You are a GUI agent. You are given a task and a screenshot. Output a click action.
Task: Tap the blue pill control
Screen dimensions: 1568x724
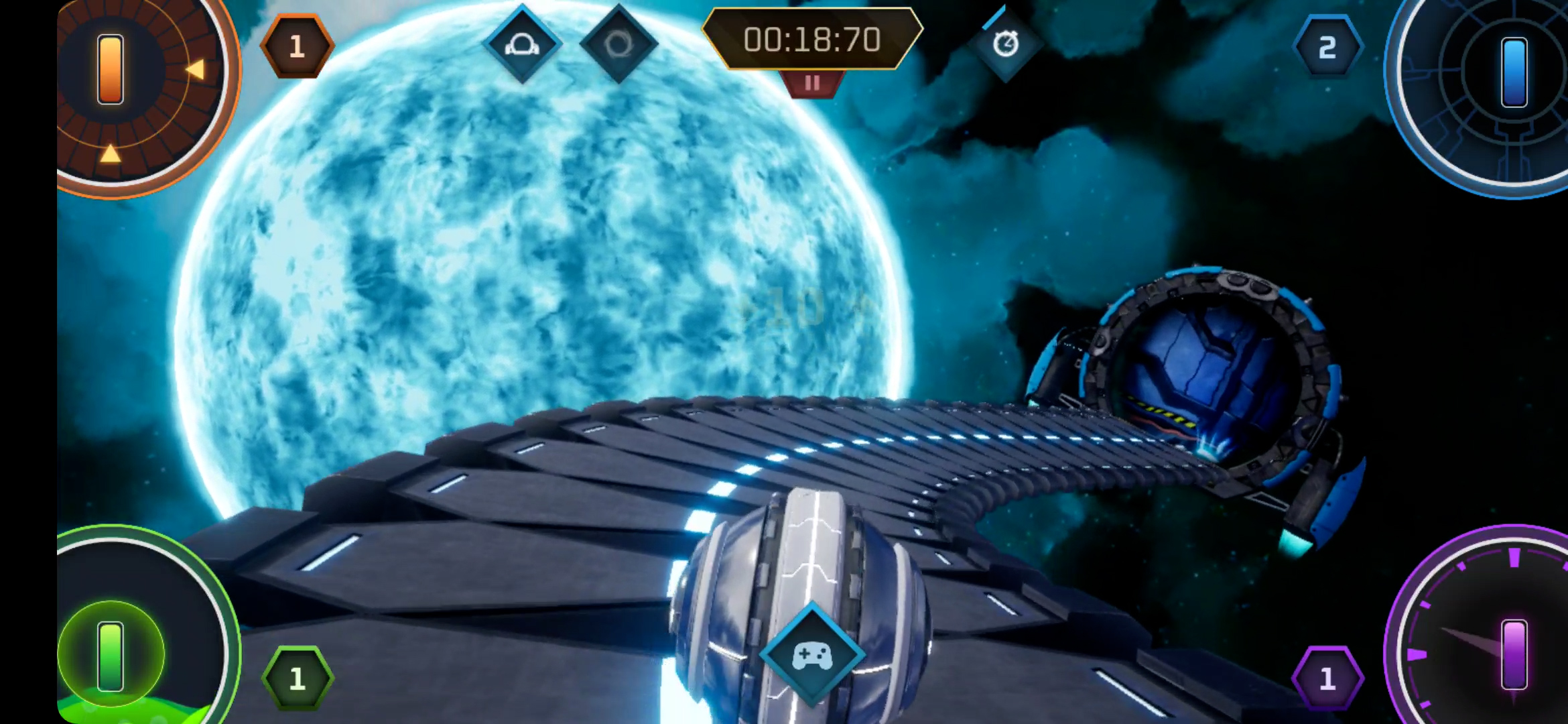point(1514,72)
